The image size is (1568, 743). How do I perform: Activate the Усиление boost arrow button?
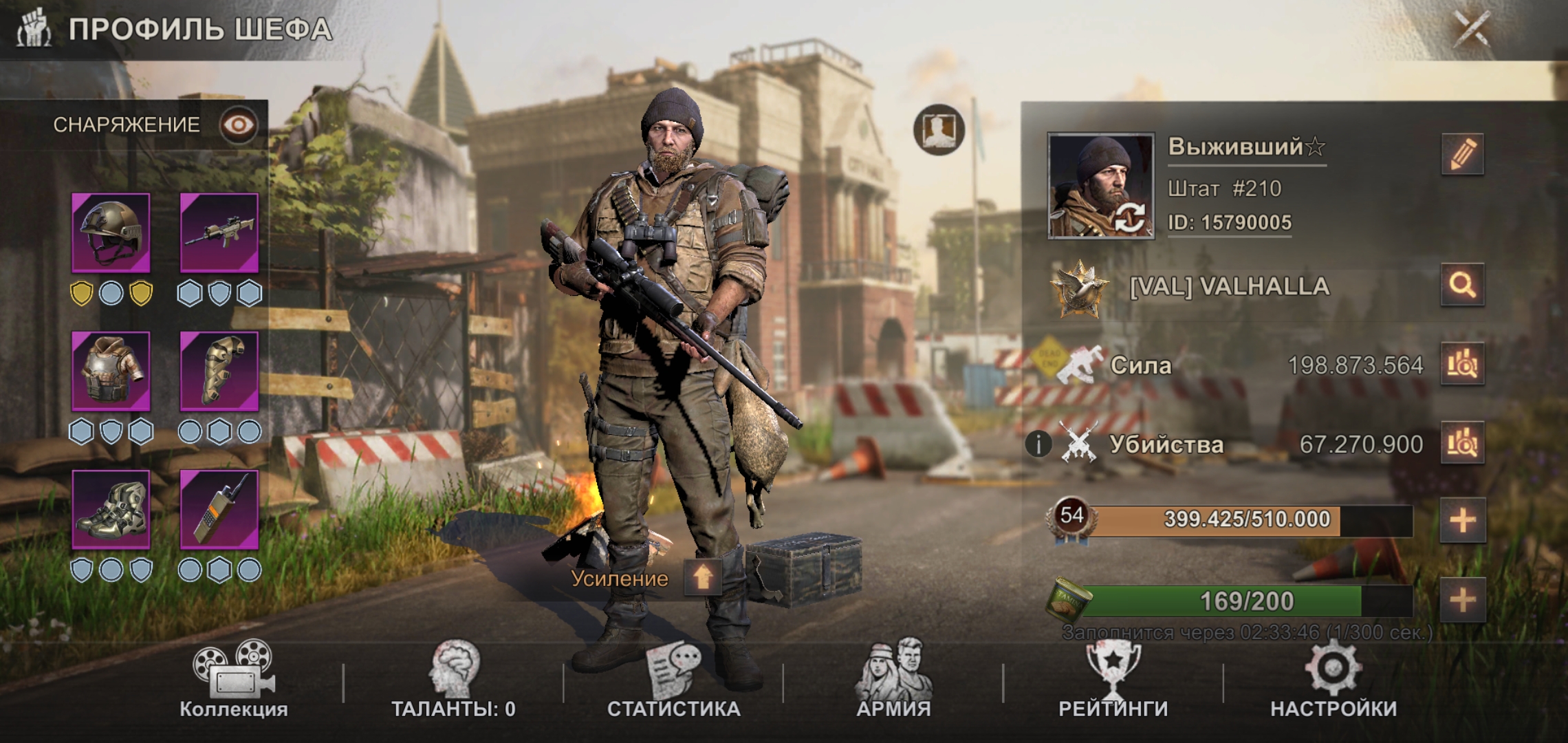click(x=702, y=578)
